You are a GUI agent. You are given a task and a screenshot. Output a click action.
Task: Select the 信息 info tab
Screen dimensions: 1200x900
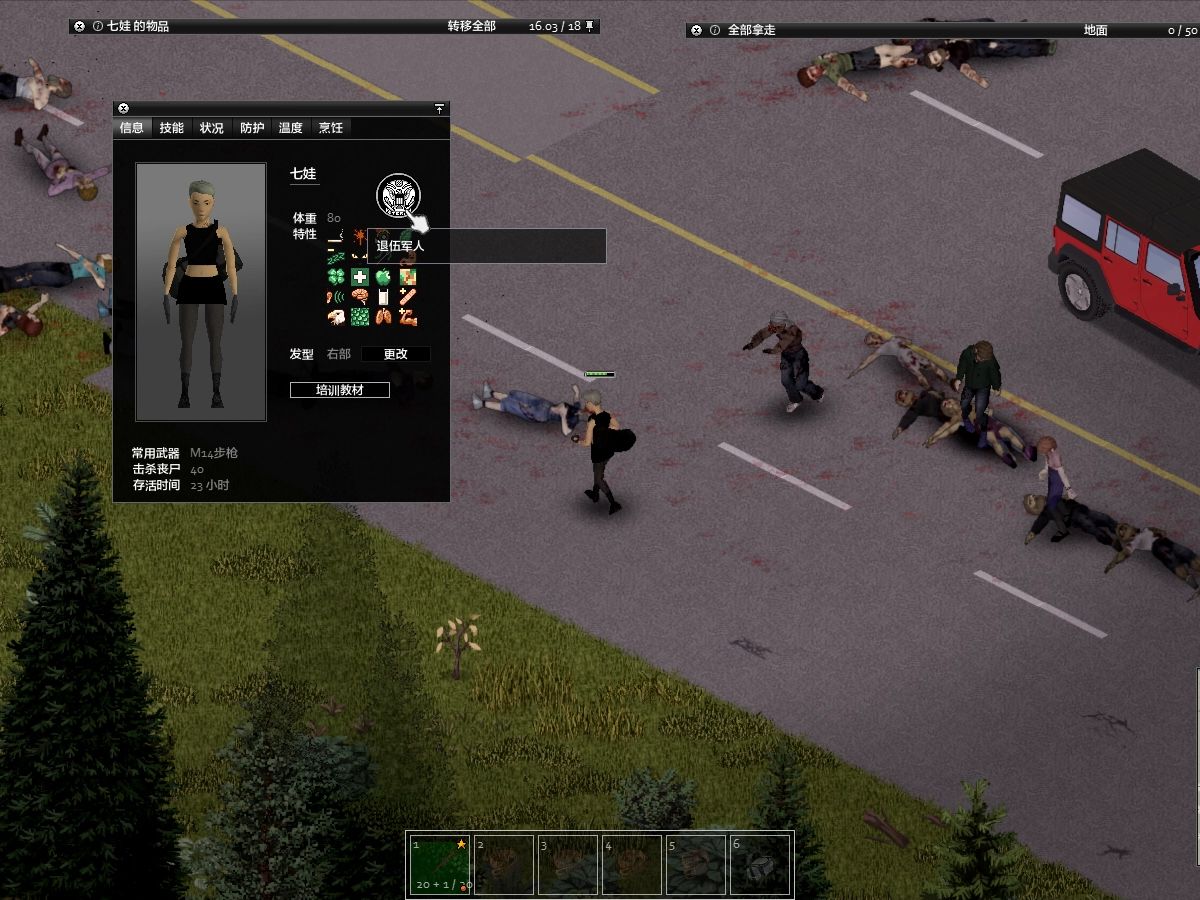click(x=132, y=128)
